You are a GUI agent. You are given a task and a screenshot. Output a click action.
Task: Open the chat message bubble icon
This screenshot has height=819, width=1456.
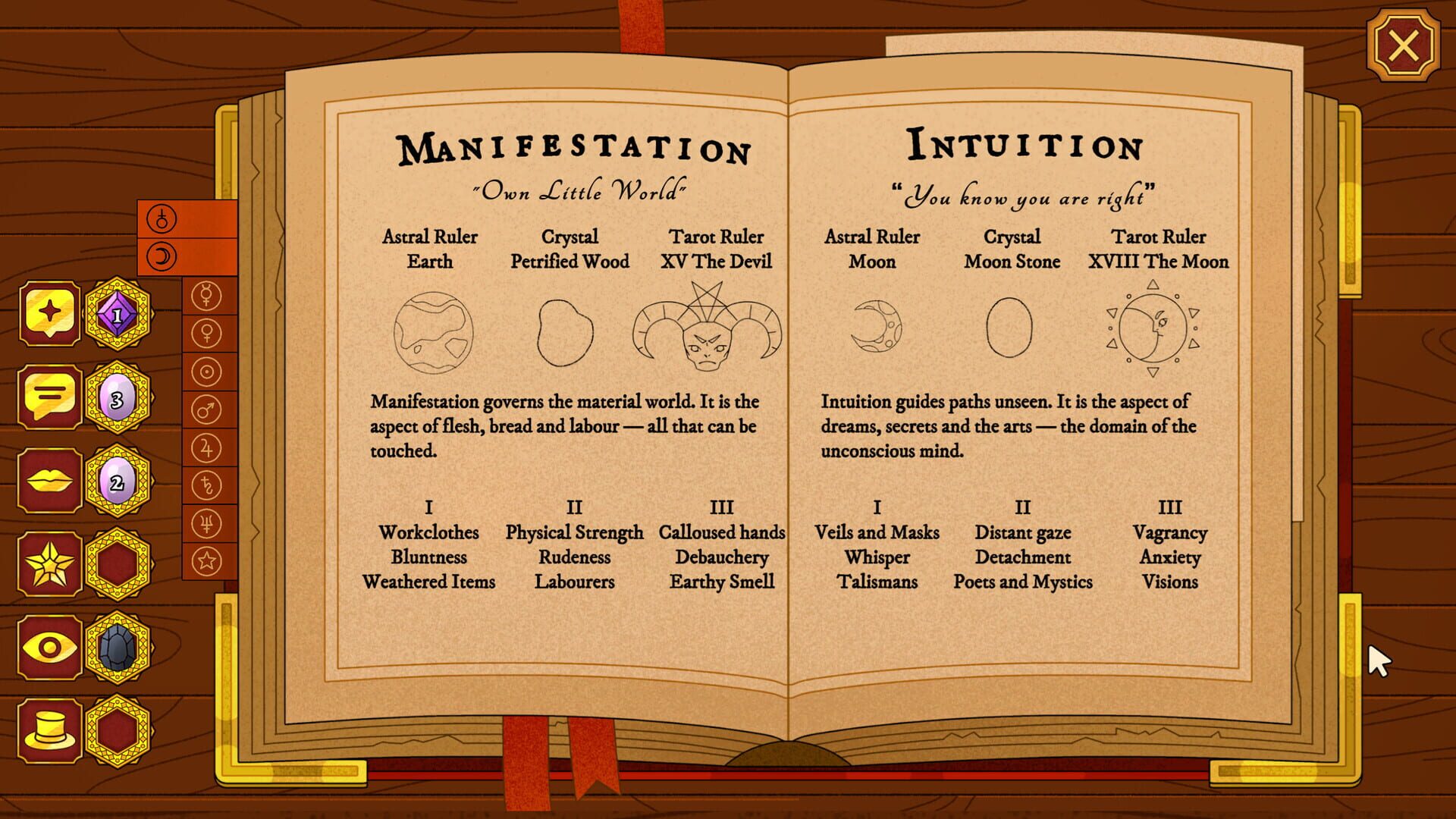49,397
